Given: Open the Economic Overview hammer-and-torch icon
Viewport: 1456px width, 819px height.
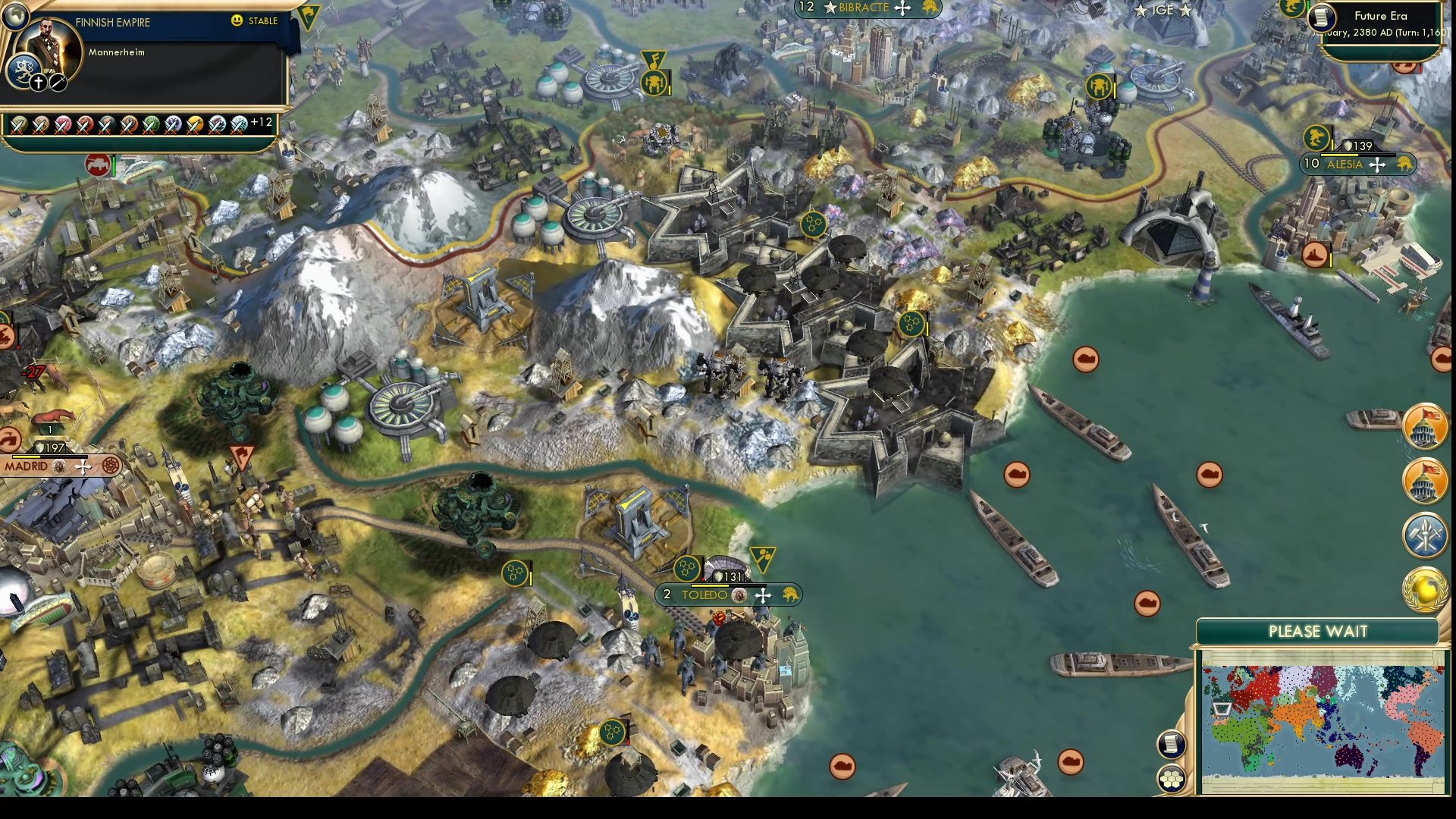Looking at the screenshot, I should pos(1424,536).
